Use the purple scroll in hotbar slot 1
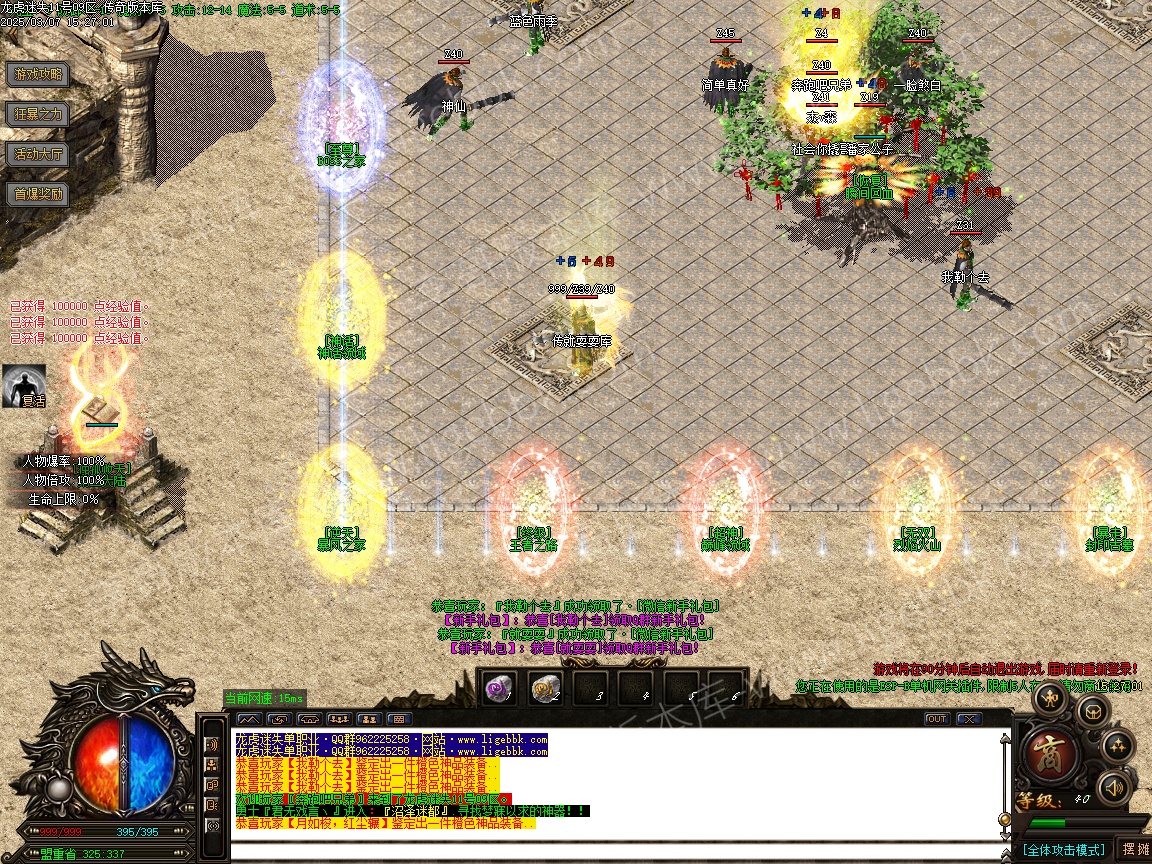 (x=499, y=688)
